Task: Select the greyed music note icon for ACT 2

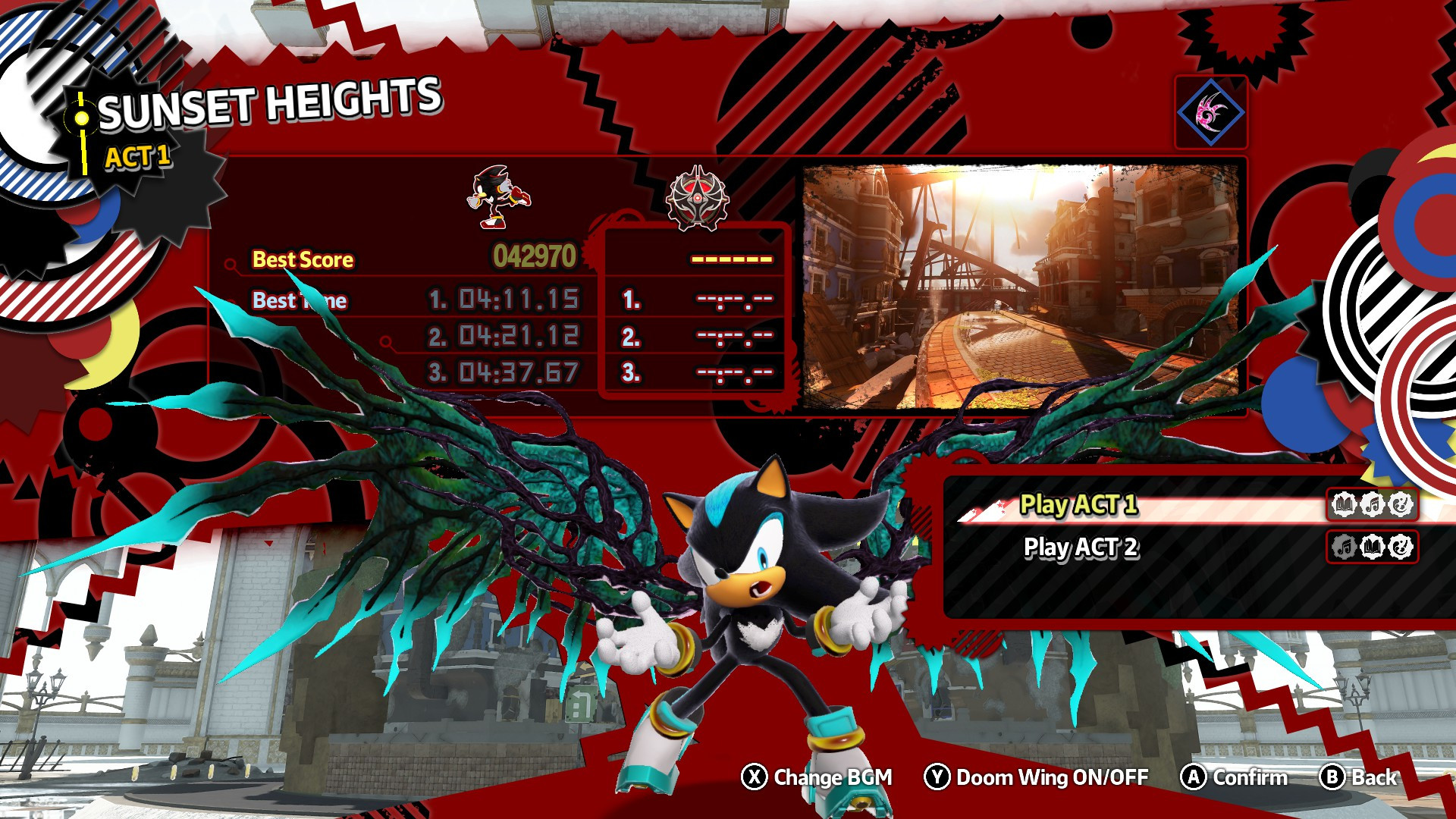Action: pyautogui.click(x=1345, y=548)
